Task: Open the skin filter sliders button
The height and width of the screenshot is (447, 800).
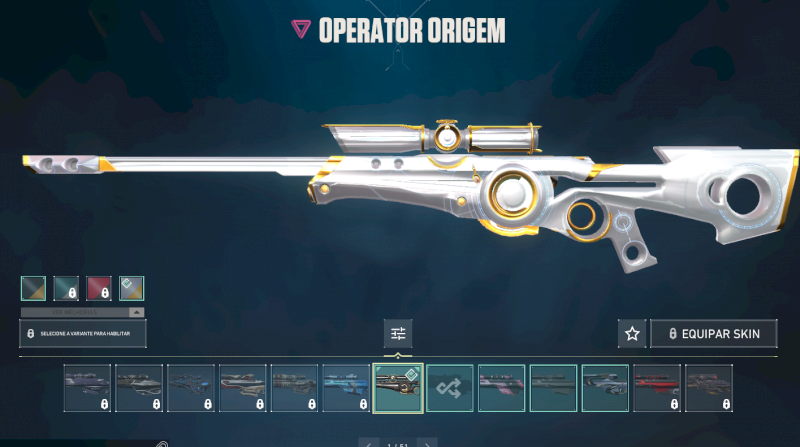Action: coord(398,334)
